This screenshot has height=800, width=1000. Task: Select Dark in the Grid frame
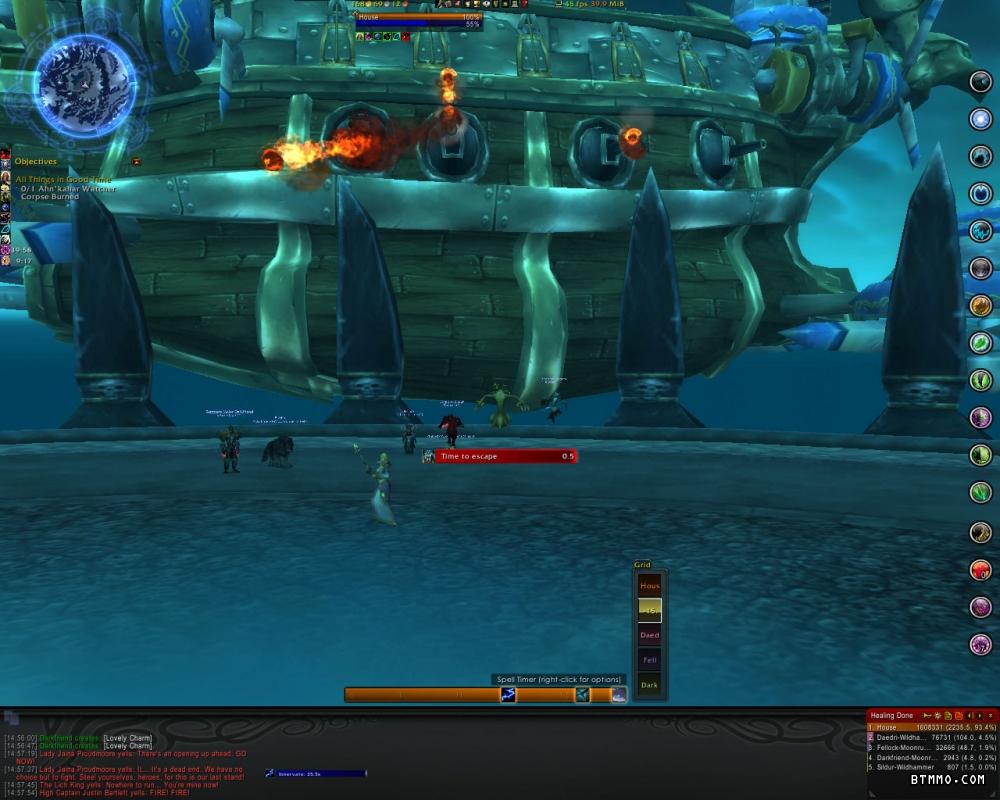click(x=650, y=685)
